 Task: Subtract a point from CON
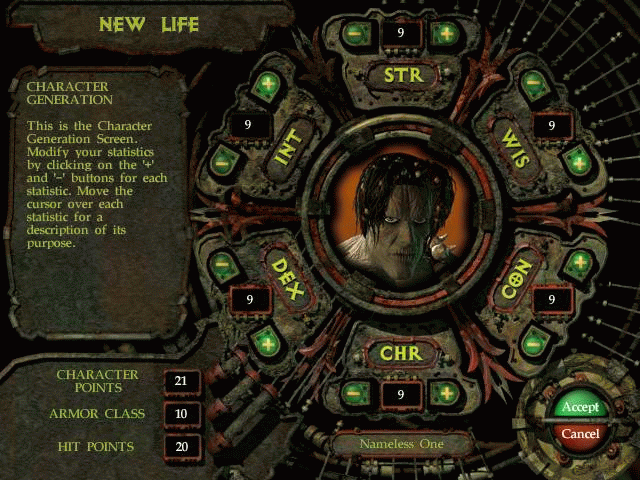pos(533,342)
